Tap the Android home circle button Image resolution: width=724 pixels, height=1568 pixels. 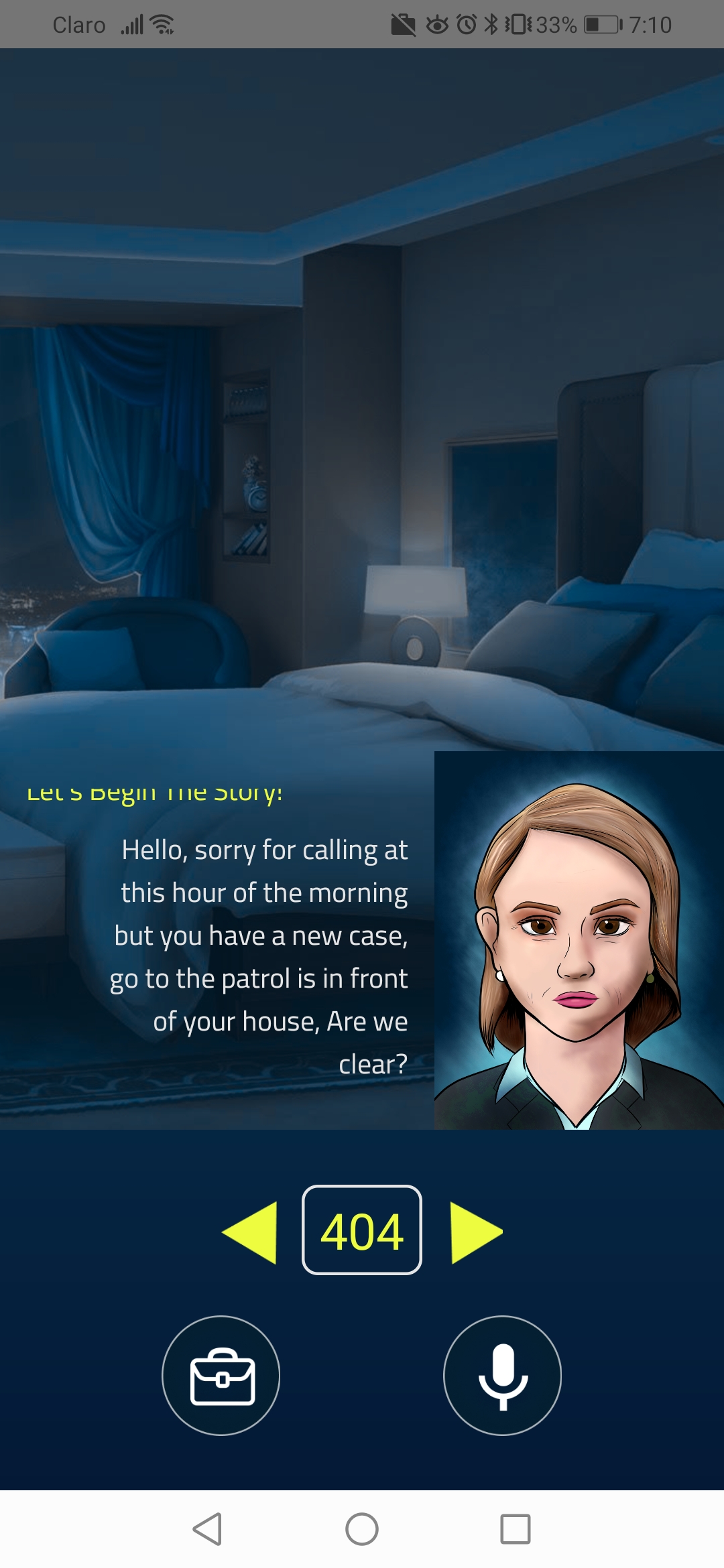362,1529
